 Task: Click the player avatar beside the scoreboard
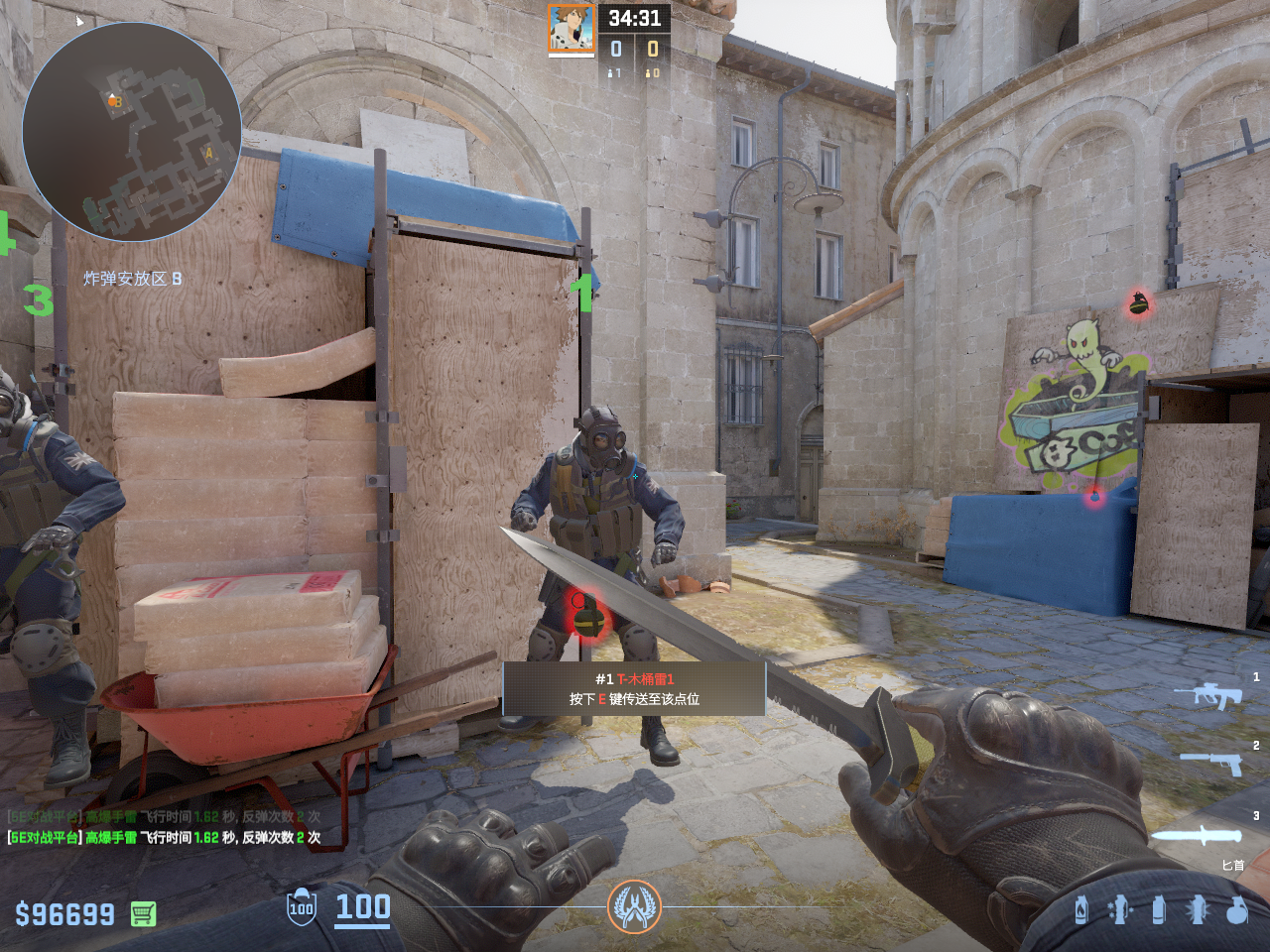[571, 29]
